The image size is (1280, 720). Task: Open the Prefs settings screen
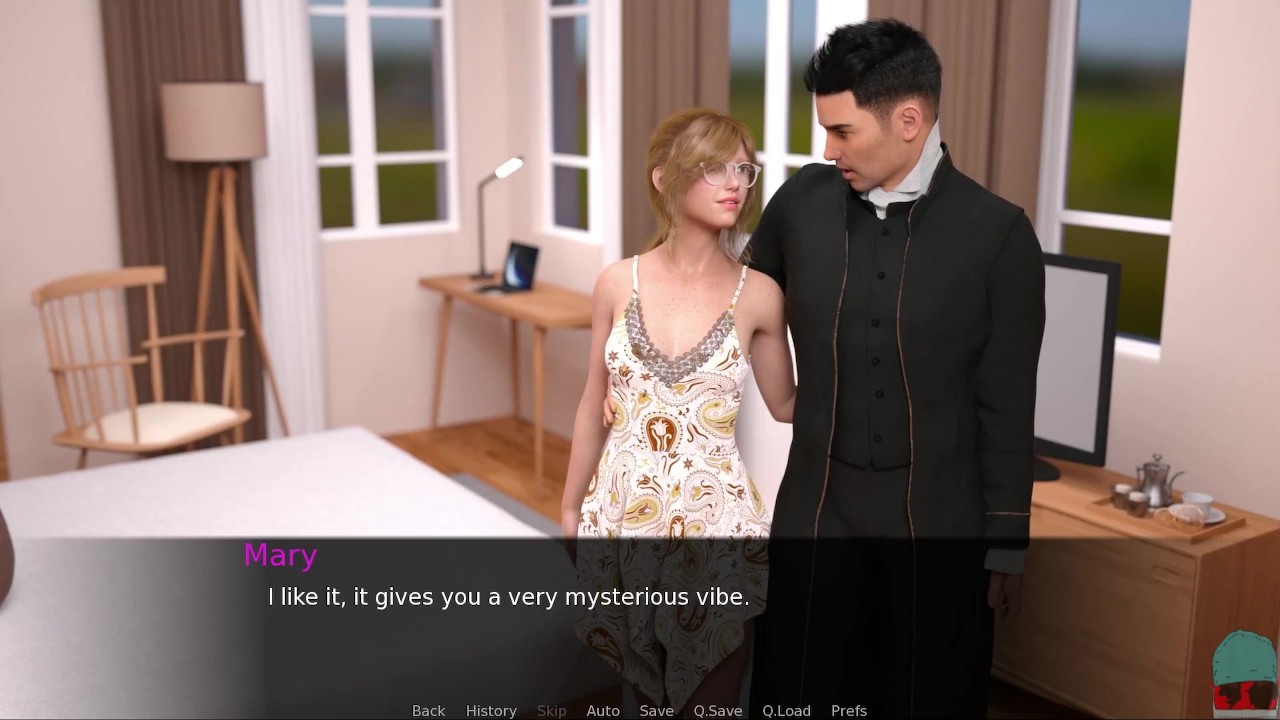click(849, 710)
